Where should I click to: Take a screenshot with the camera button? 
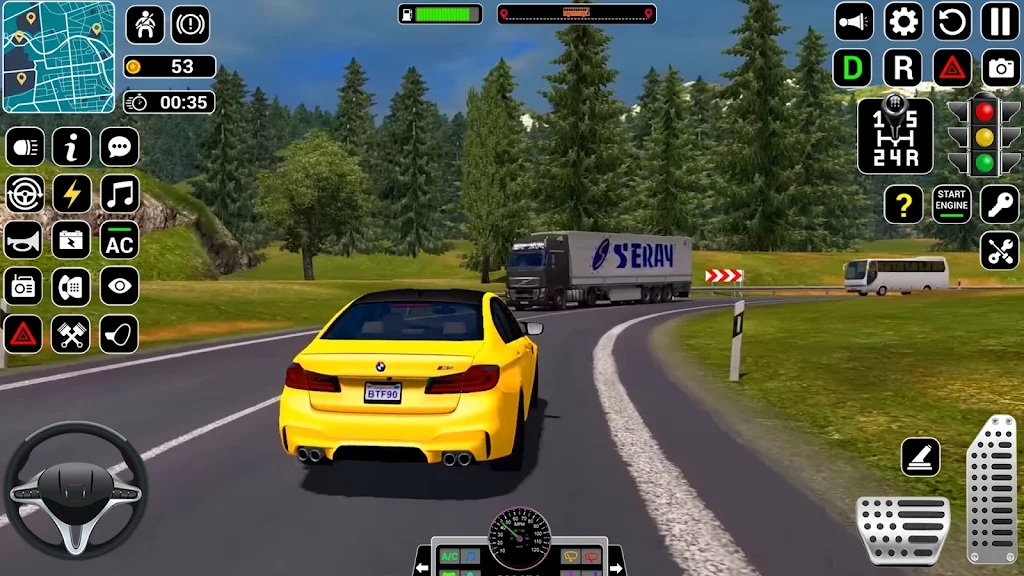click(1000, 68)
